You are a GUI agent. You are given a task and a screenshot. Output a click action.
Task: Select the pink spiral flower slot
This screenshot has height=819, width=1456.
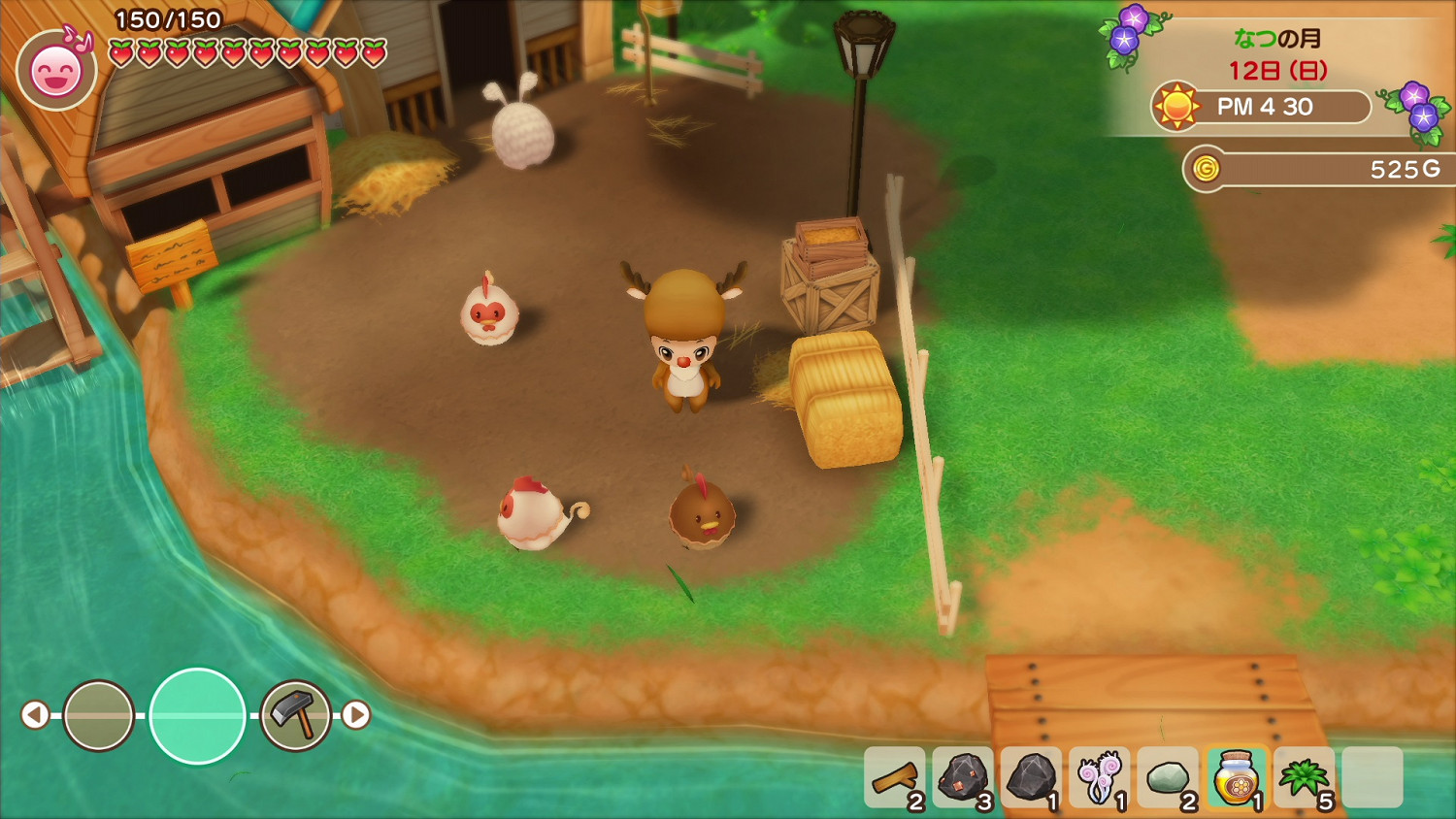tap(1099, 777)
